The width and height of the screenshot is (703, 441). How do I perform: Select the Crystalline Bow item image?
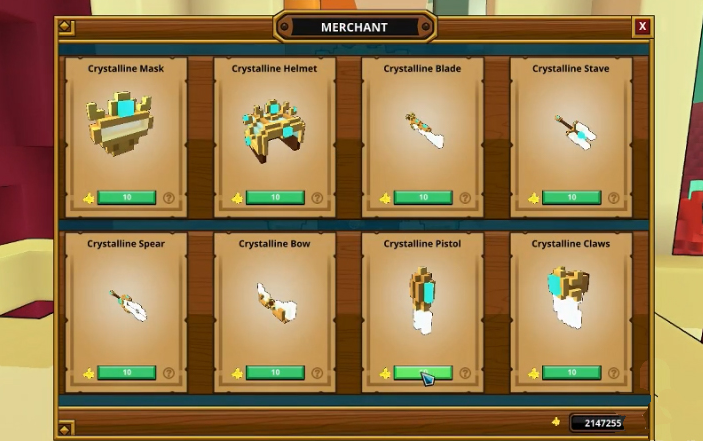(x=274, y=302)
